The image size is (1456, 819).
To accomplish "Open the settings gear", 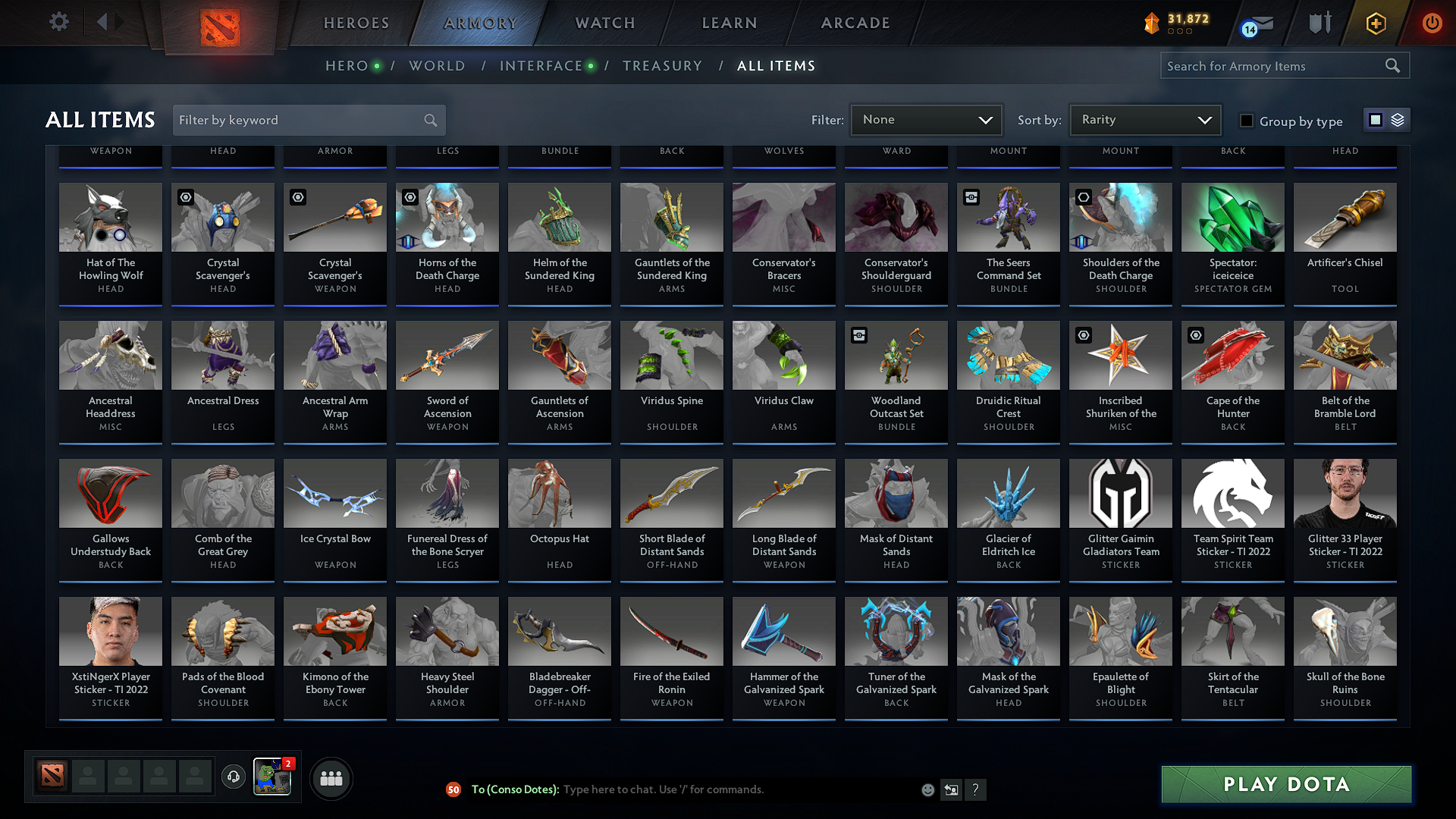I will pyautogui.click(x=58, y=22).
